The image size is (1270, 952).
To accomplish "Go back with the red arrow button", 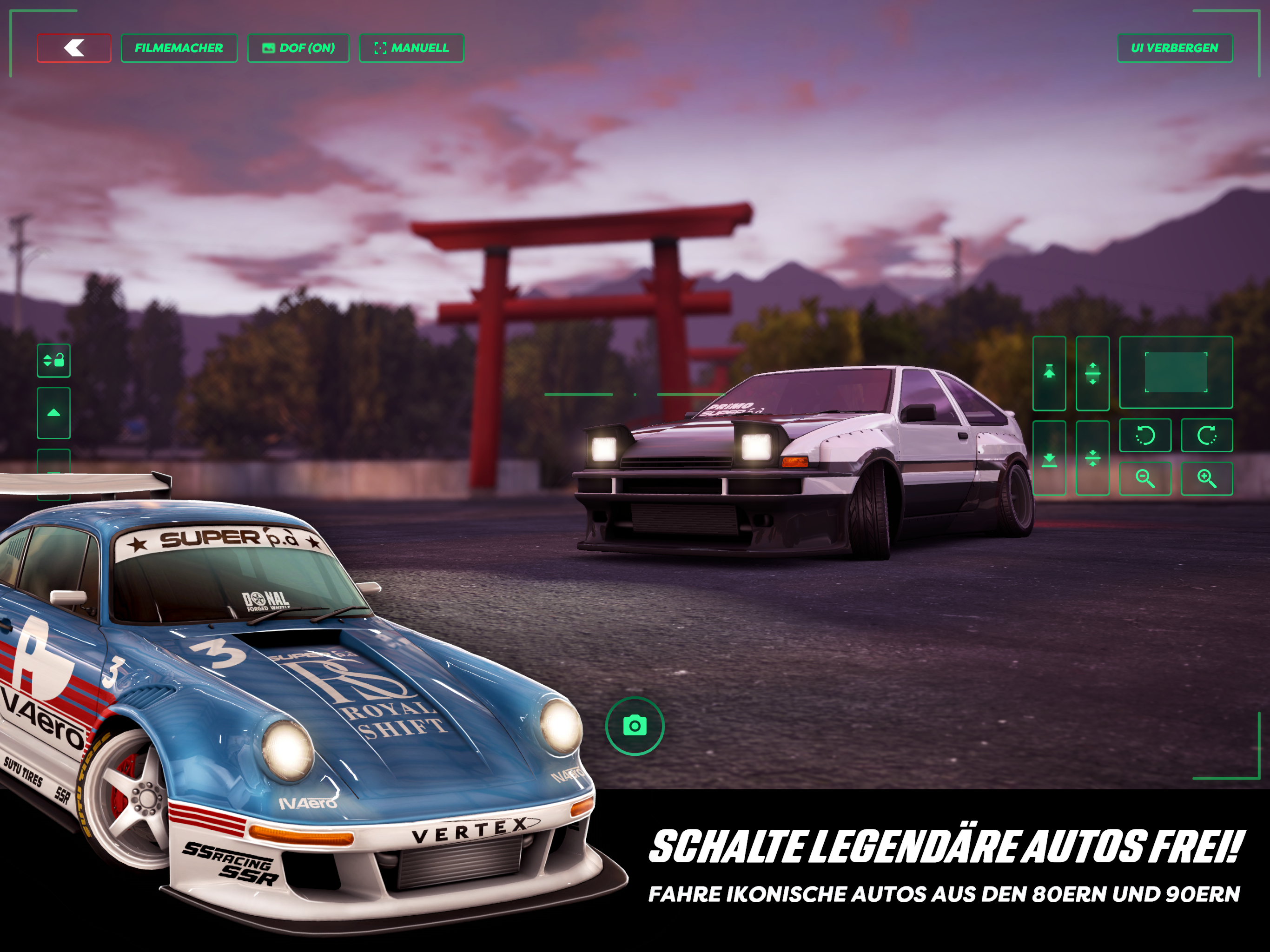I will click(x=74, y=48).
